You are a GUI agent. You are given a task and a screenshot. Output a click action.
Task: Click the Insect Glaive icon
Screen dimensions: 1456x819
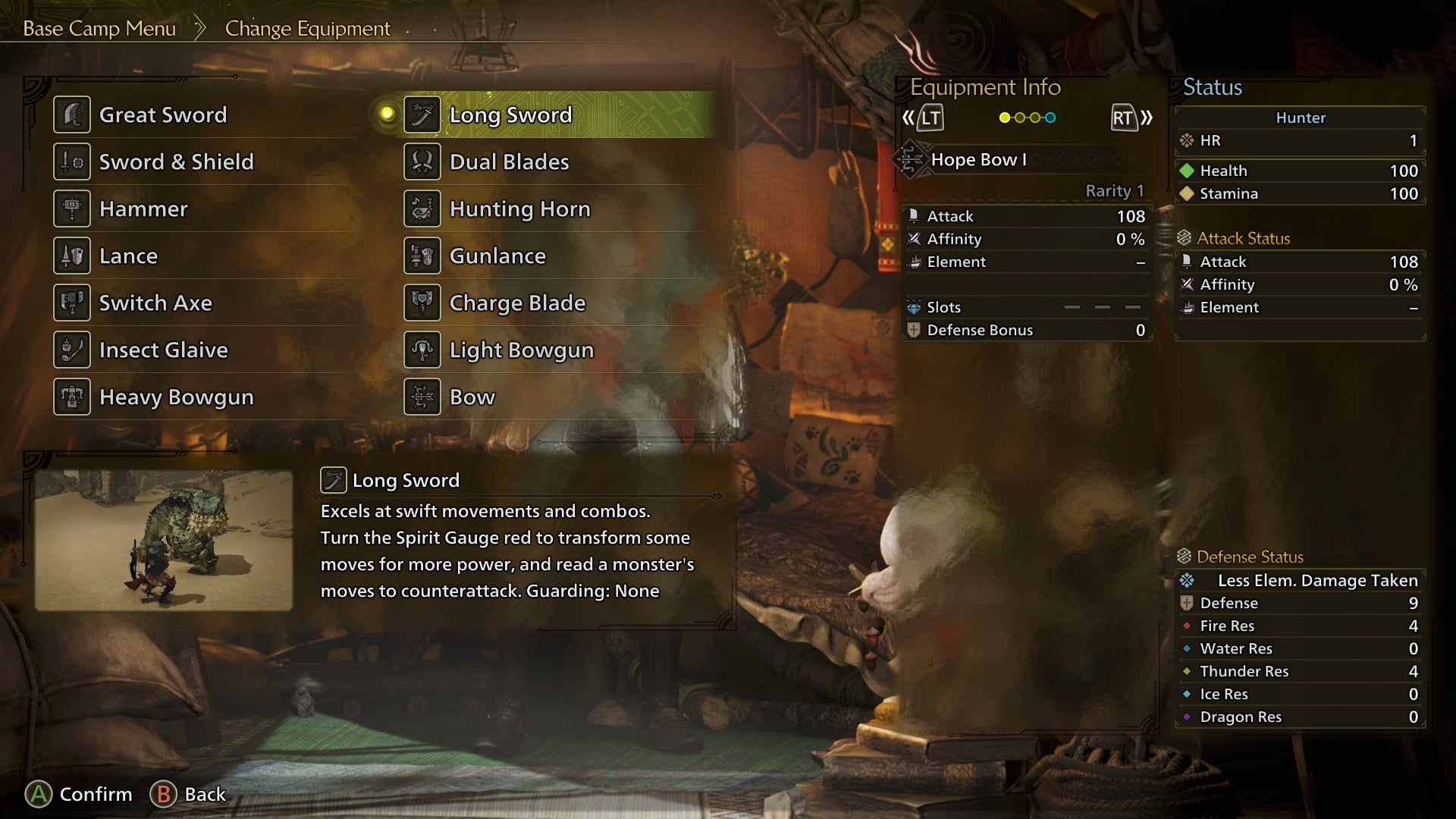point(72,350)
